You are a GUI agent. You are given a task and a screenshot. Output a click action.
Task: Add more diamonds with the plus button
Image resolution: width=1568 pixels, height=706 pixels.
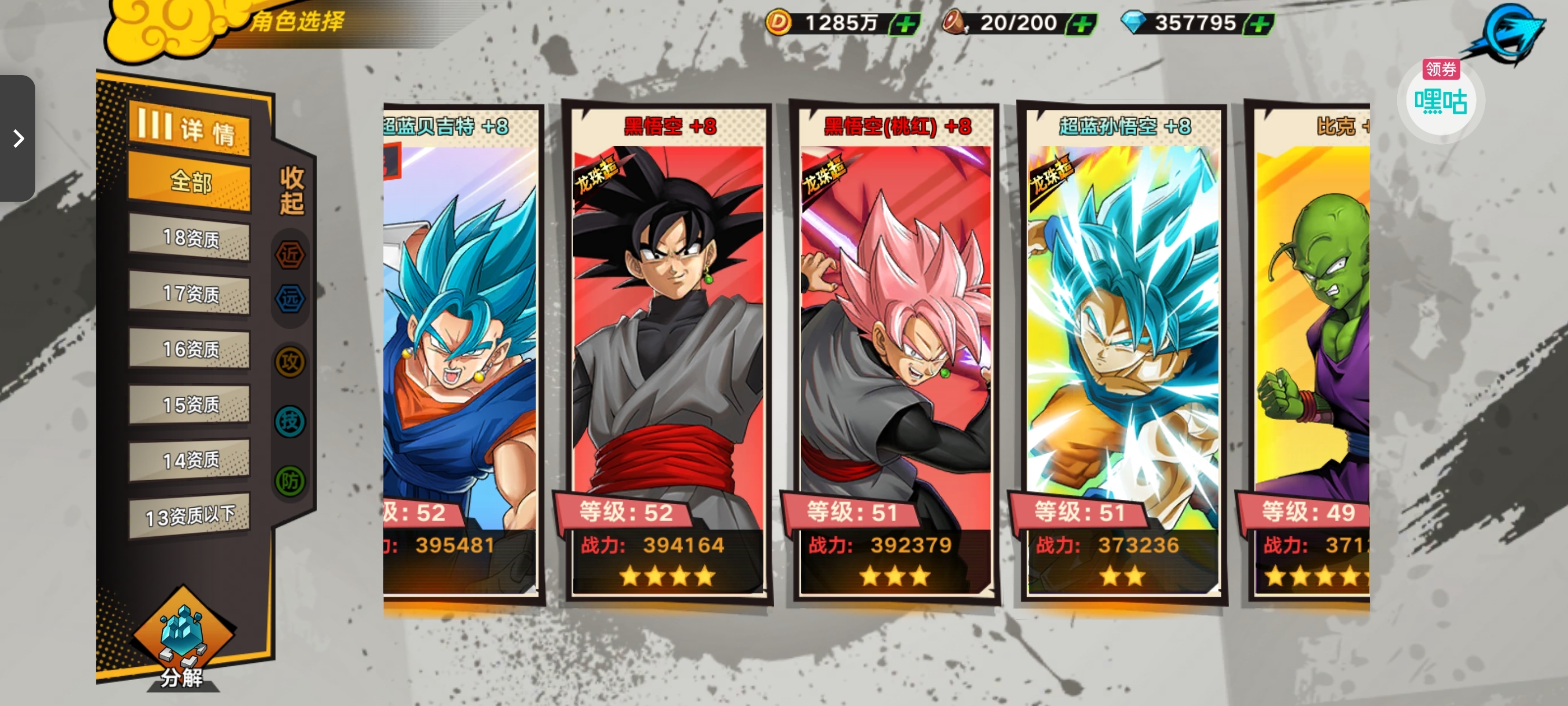[1259, 24]
